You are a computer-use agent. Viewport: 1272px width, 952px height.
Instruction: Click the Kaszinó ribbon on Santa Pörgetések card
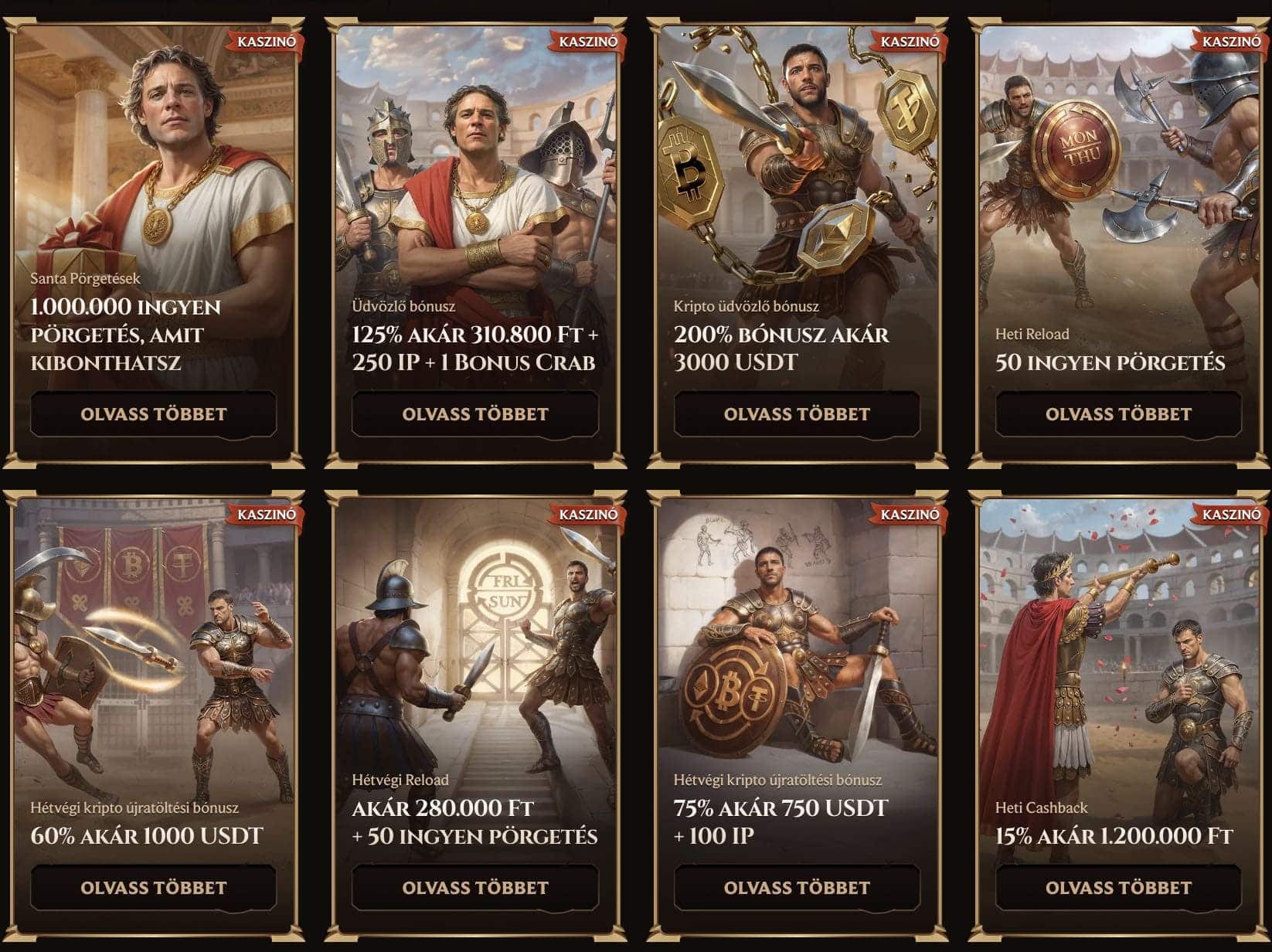(266, 42)
